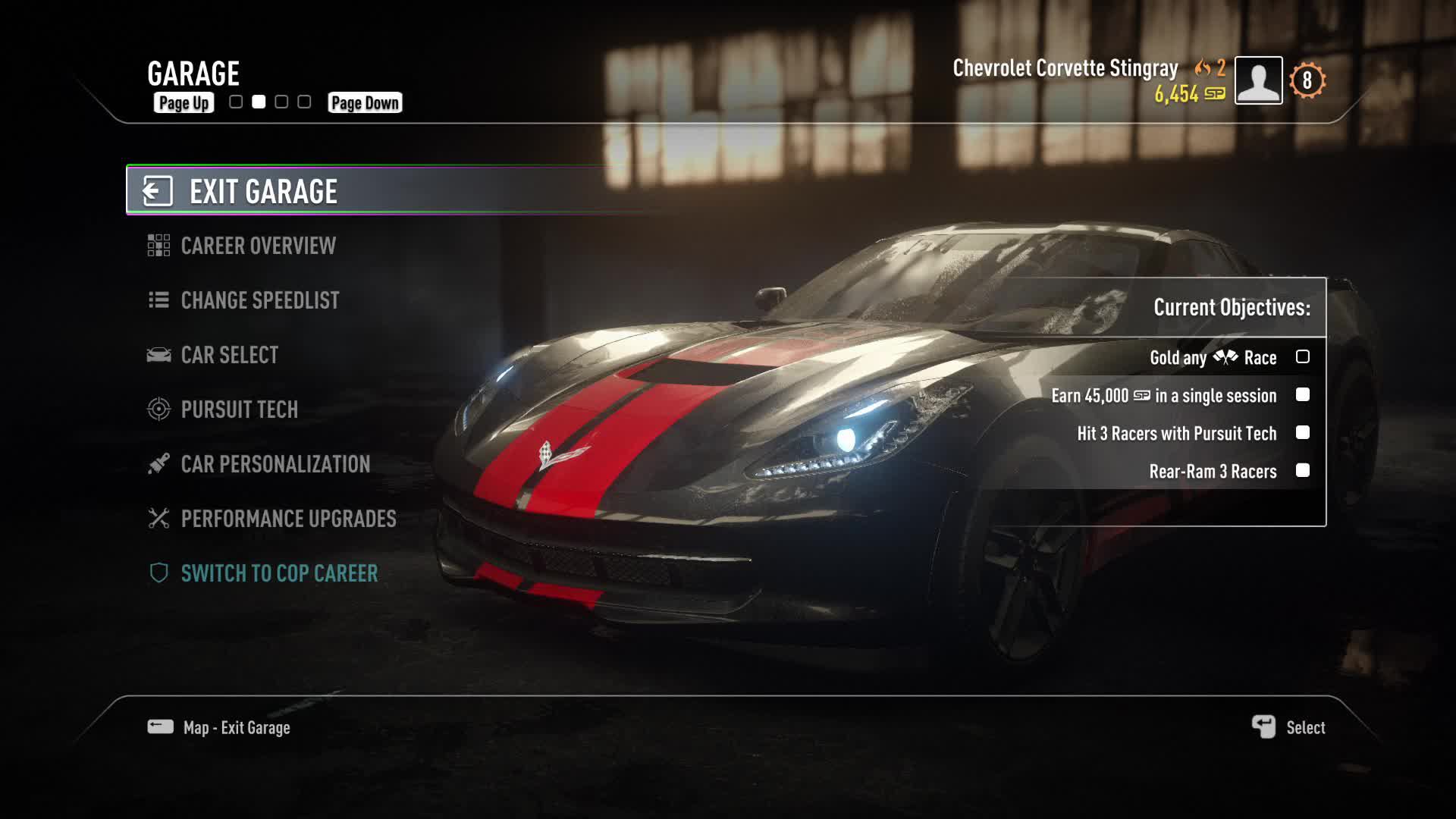Click the level 8 gear badge
This screenshot has height=819, width=1456.
tap(1307, 80)
